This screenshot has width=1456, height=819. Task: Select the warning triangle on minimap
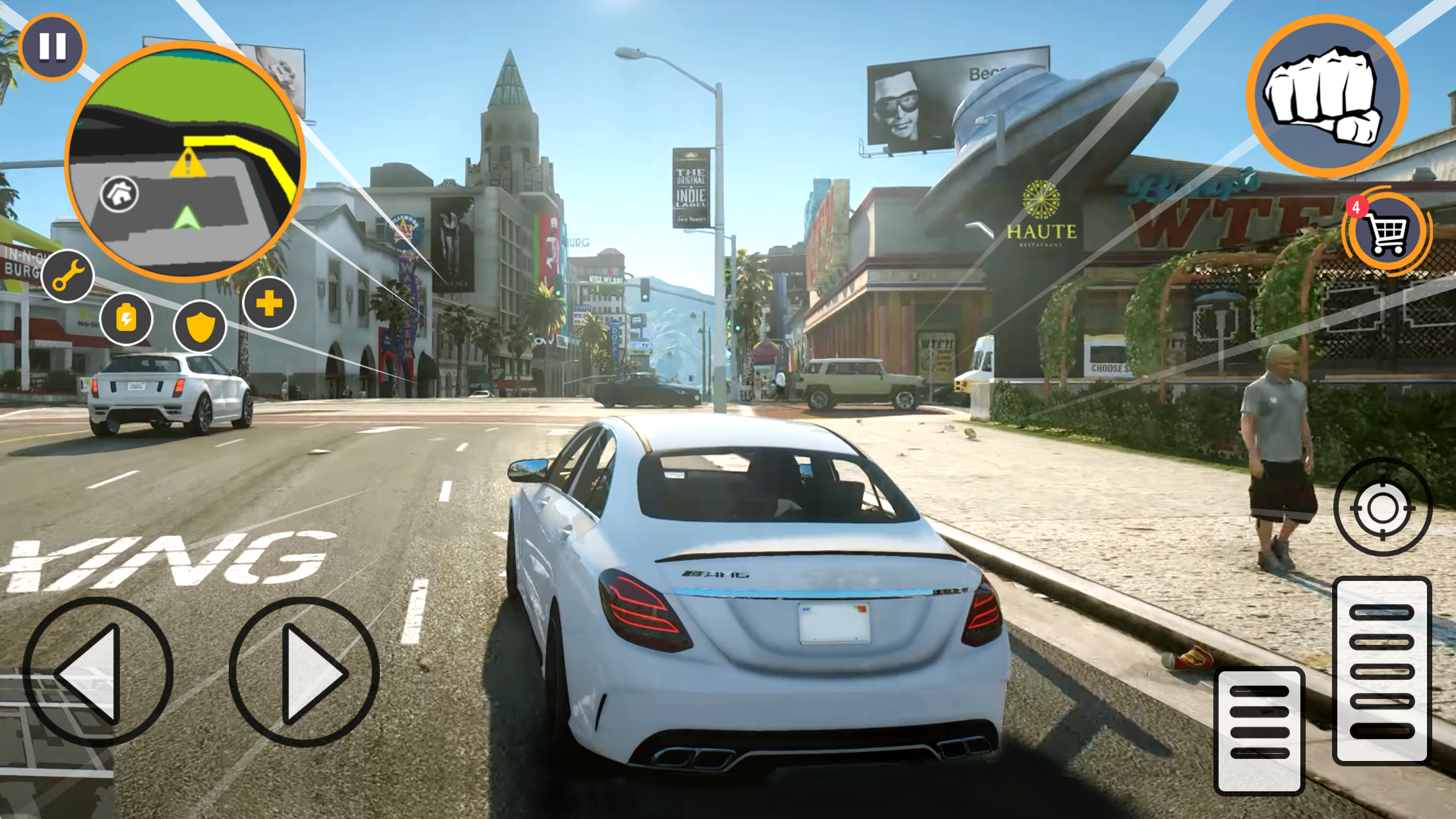click(188, 163)
